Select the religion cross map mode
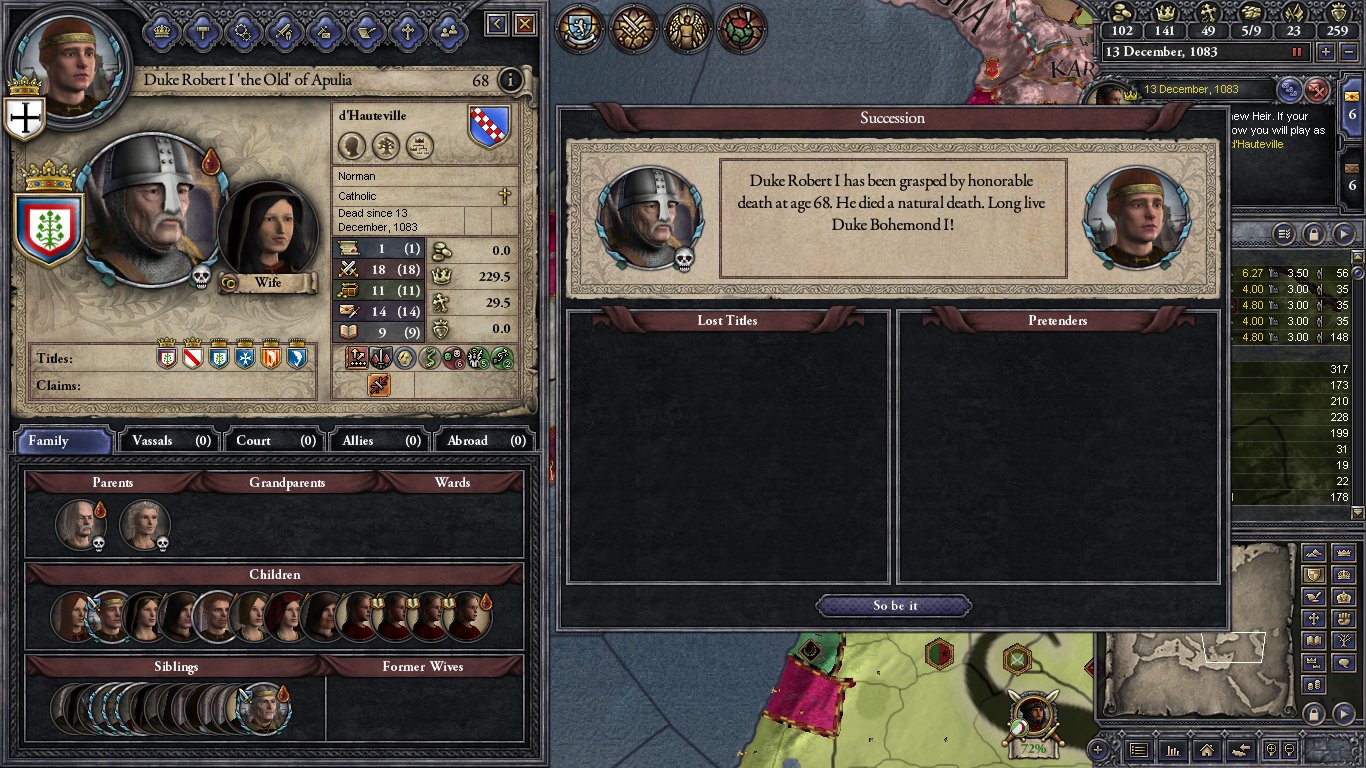Screen dimensions: 1366x768 point(1316,618)
